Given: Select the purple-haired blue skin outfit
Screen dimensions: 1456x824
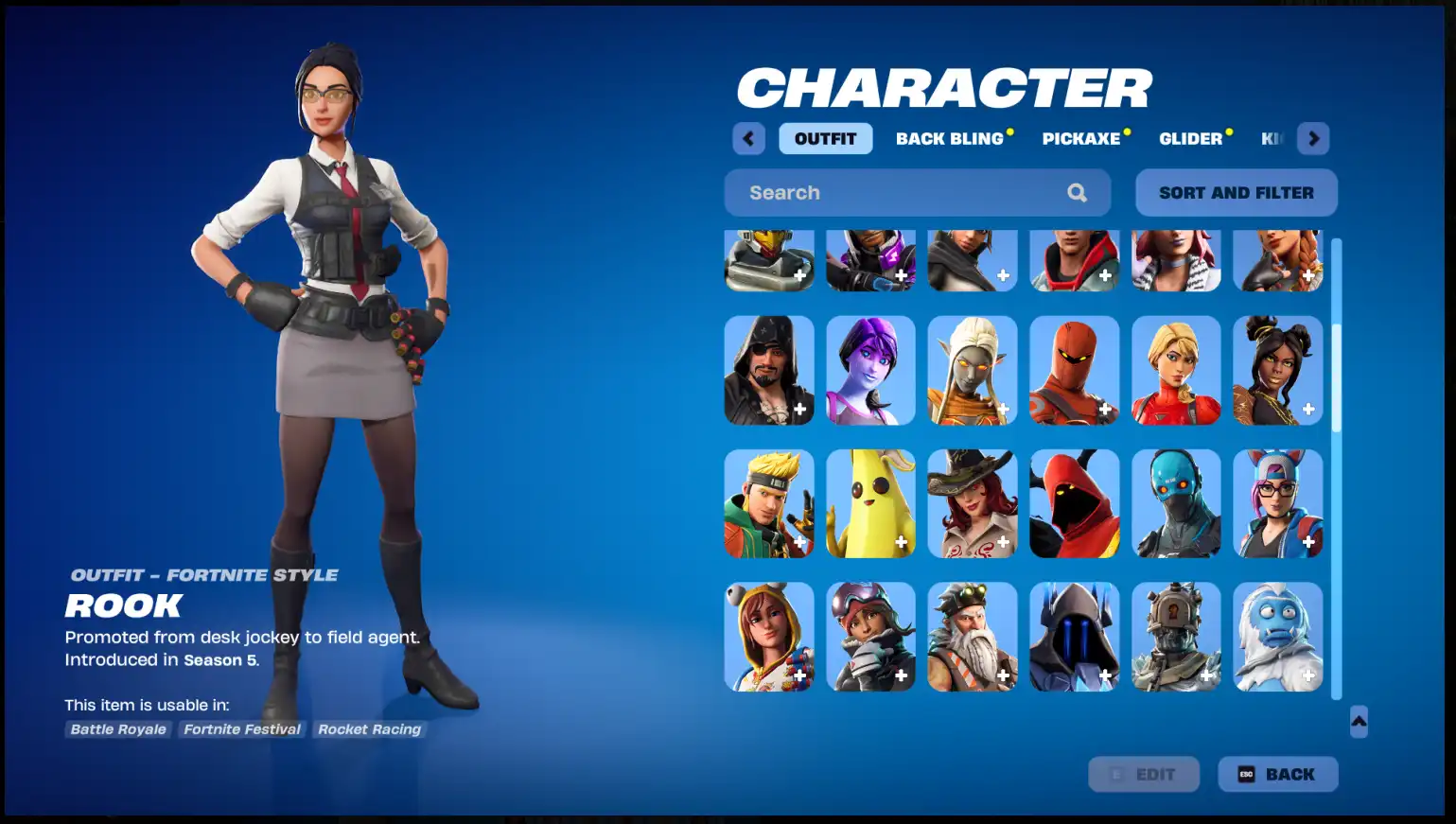Looking at the screenshot, I should (870, 370).
